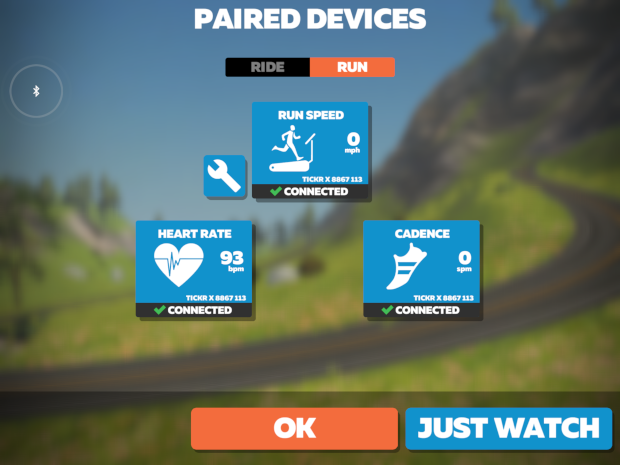Viewport: 620px width, 465px height.
Task: Choose the Just Watch button
Action: (509, 428)
